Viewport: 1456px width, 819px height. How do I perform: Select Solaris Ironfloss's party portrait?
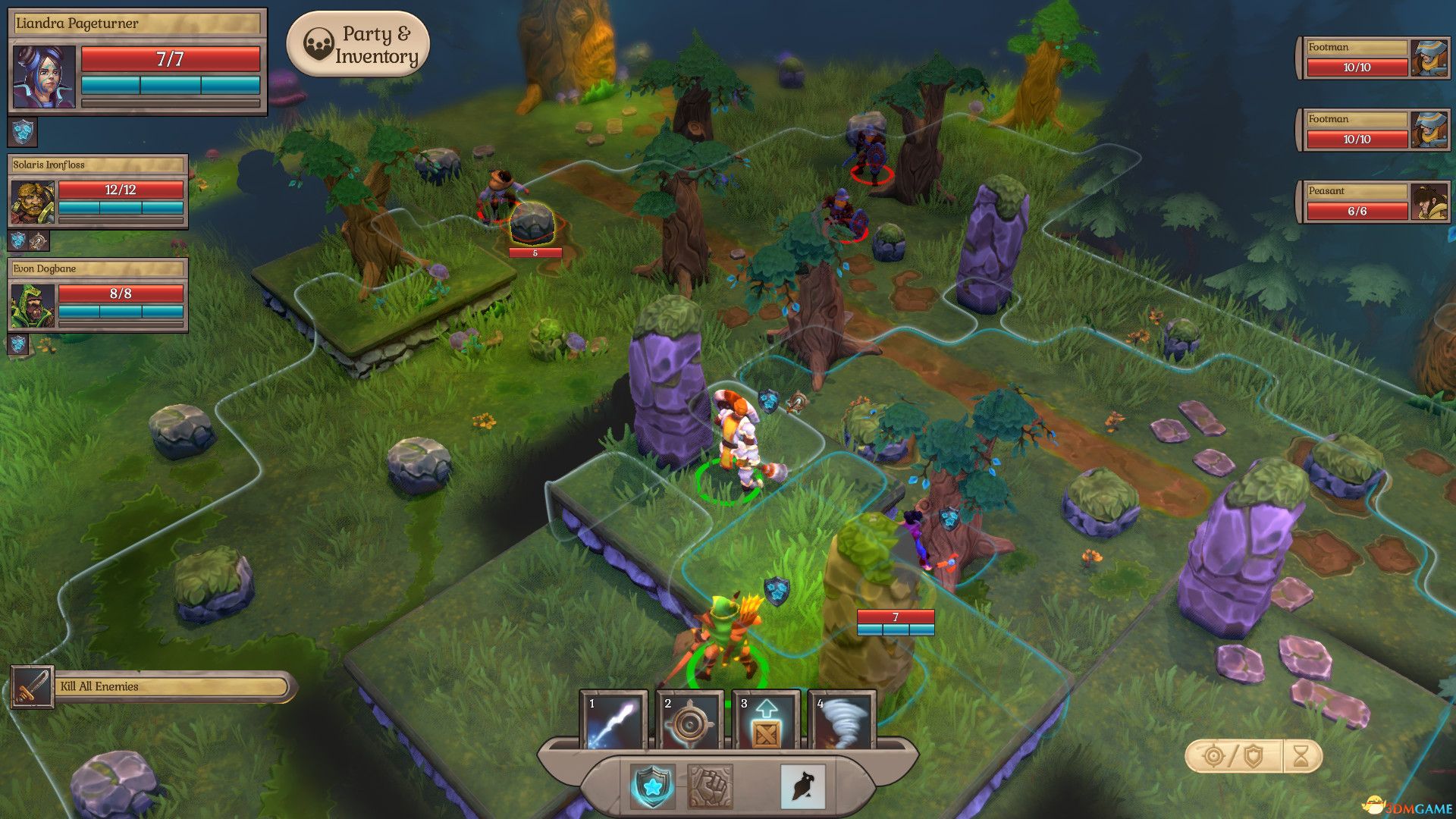[x=33, y=202]
